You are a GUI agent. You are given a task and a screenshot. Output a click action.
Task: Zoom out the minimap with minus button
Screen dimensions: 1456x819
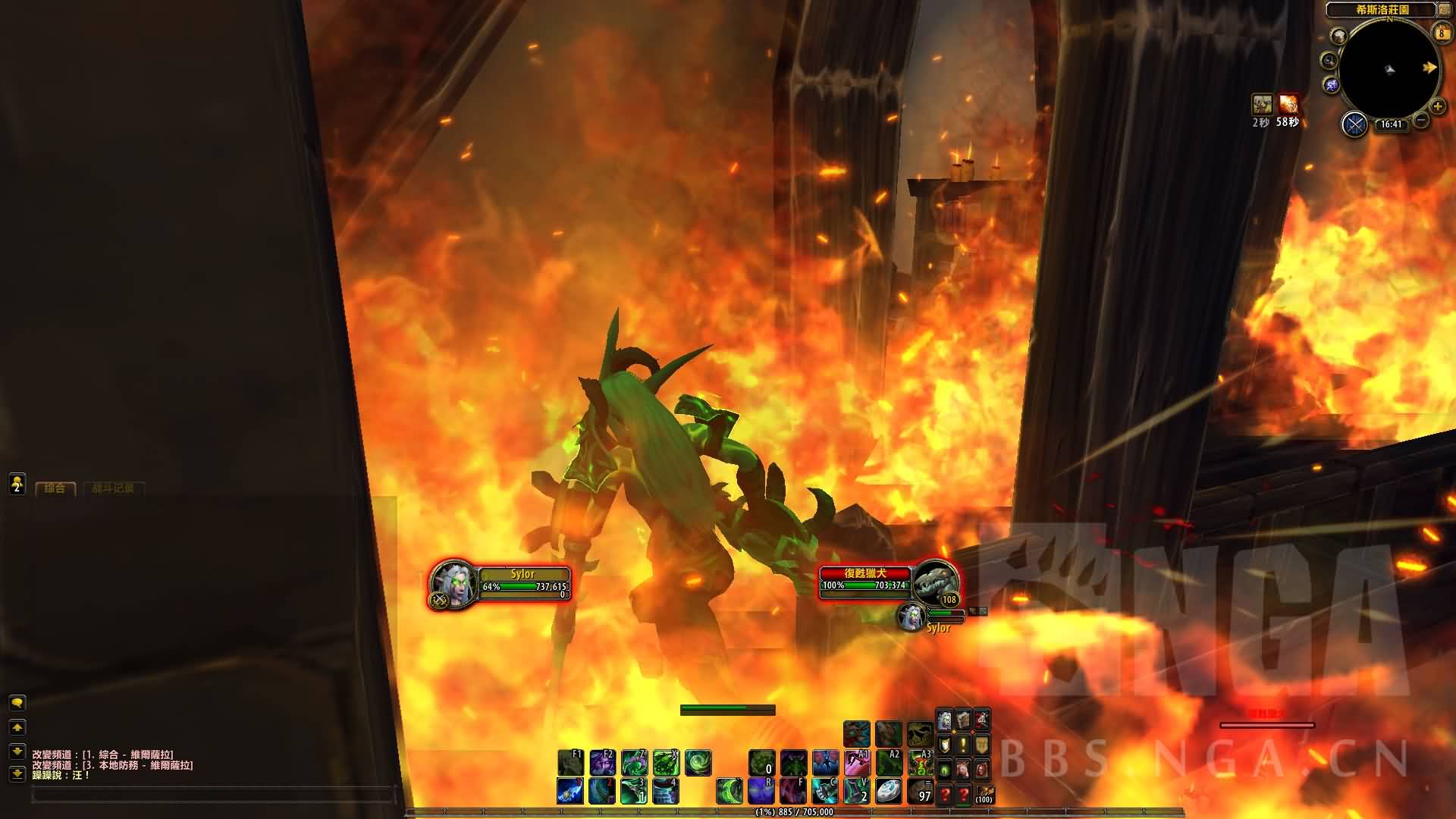coord(1421,121)
